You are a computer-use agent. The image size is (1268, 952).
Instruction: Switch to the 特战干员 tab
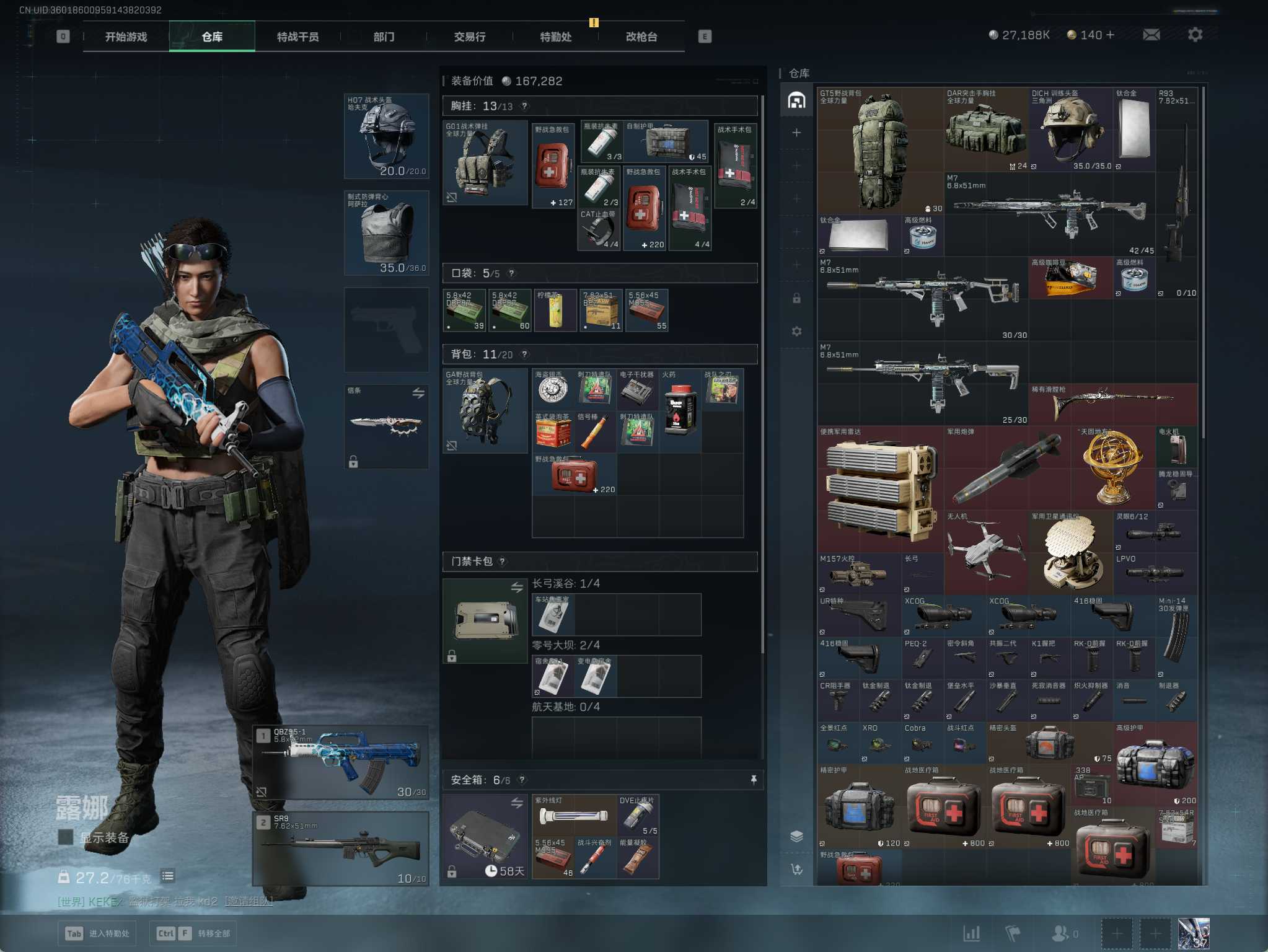[x=297, y=37]
